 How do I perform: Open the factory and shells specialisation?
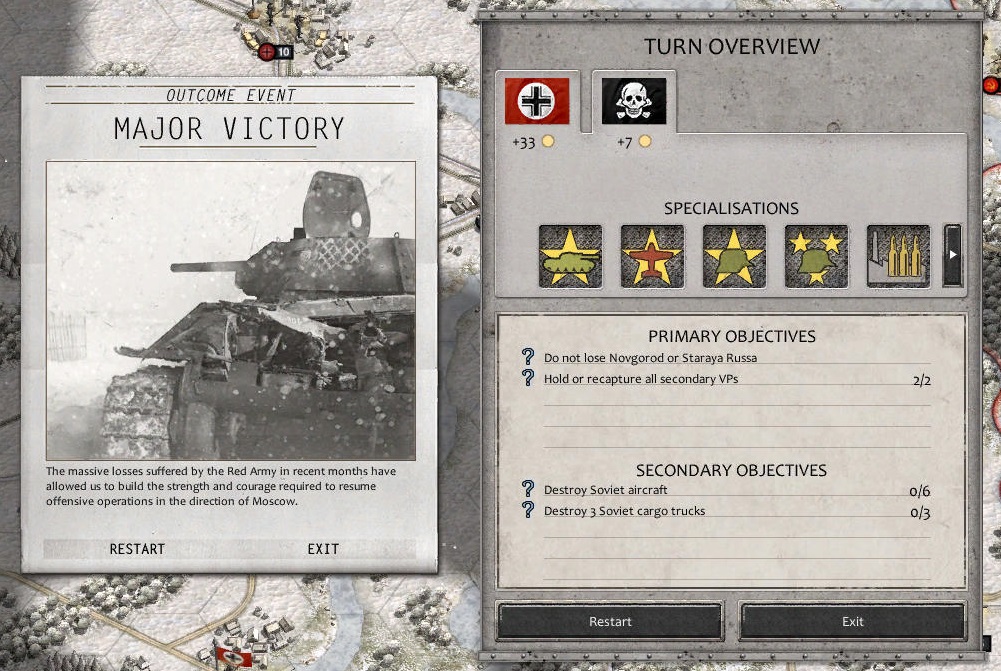coord(898,256)
